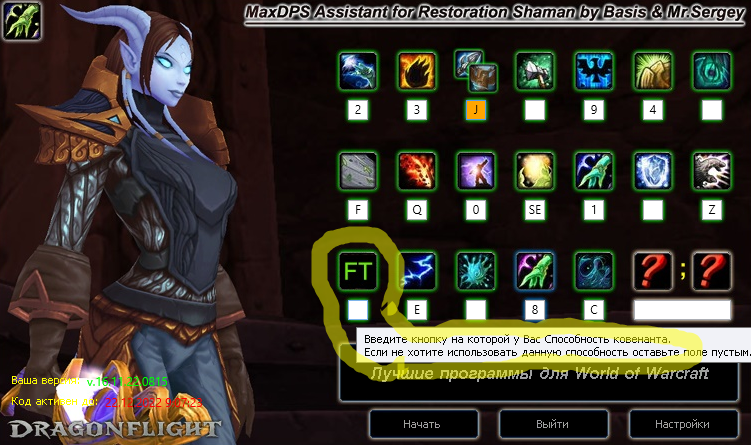This screenshot has height=445, width=751.
Task: Choose the blue lightning bolt icon
Action: coord(417,270)
